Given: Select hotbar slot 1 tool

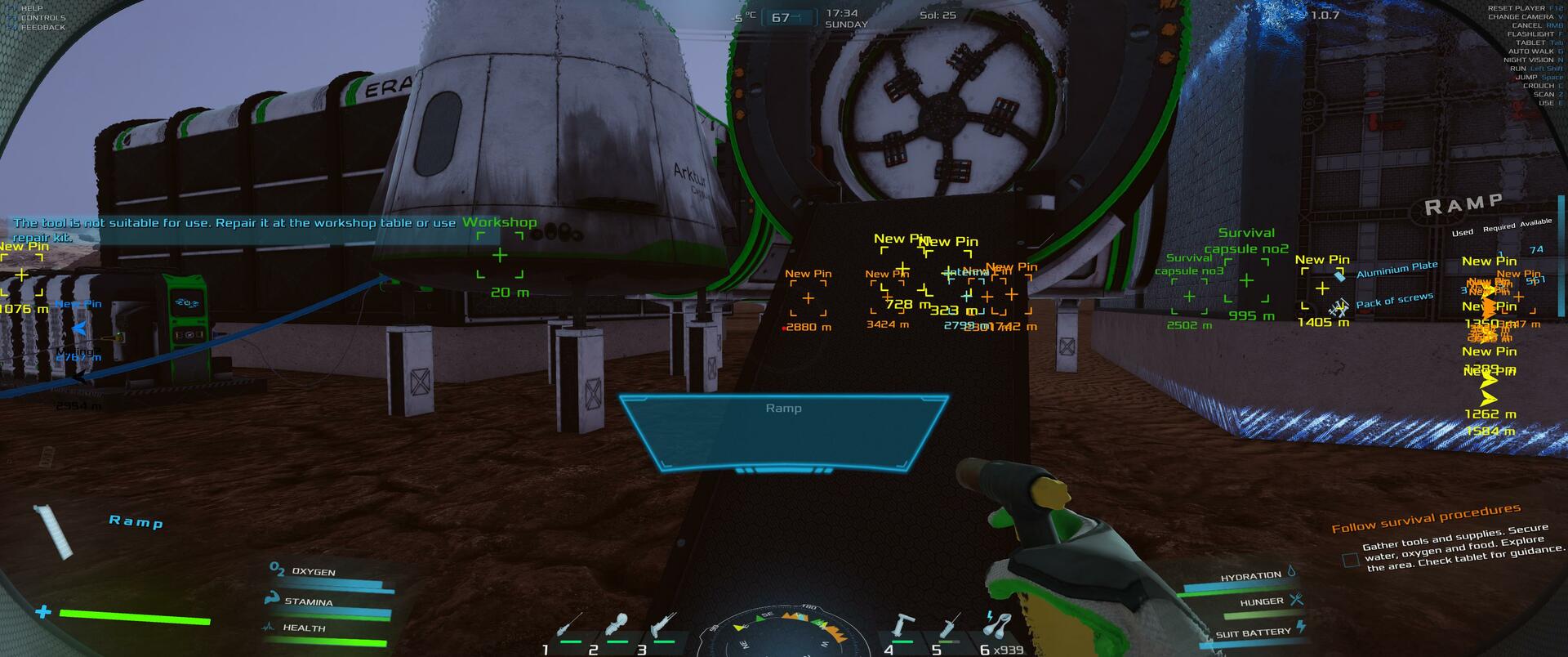Looking at the screenshot, I should (x=569, y=628).
